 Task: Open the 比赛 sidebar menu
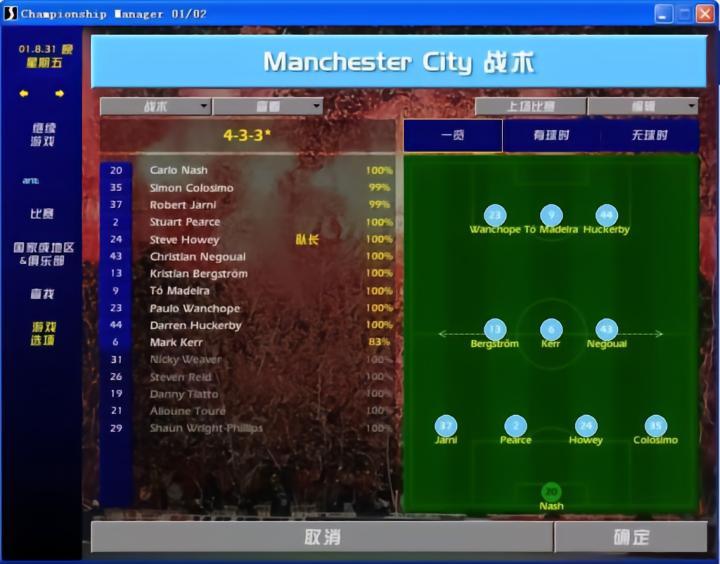click(42, 213)
